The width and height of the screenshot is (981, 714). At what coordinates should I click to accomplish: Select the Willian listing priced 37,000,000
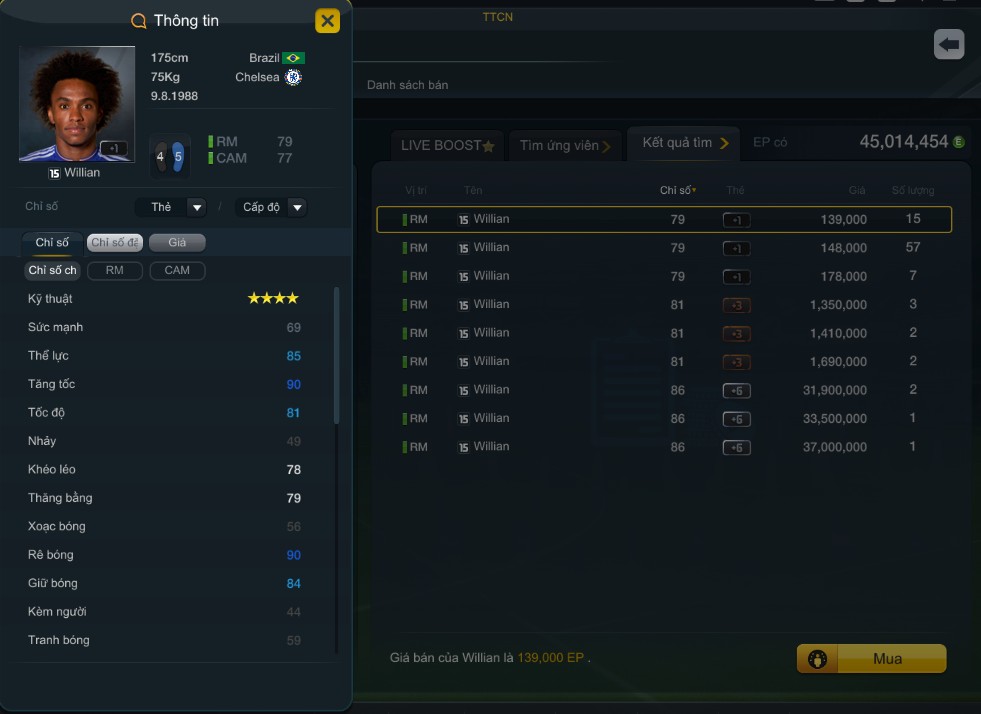point(663,447)
